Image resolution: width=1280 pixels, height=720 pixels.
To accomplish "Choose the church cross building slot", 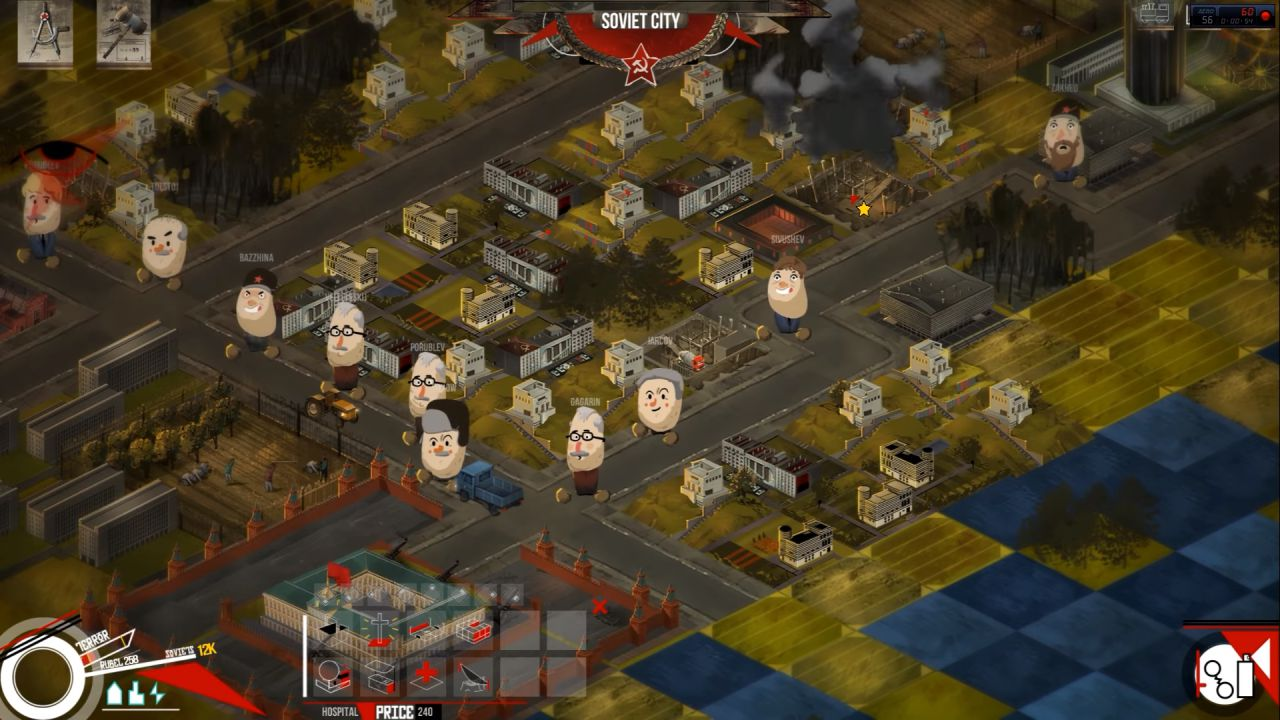I will click(380, 630).
